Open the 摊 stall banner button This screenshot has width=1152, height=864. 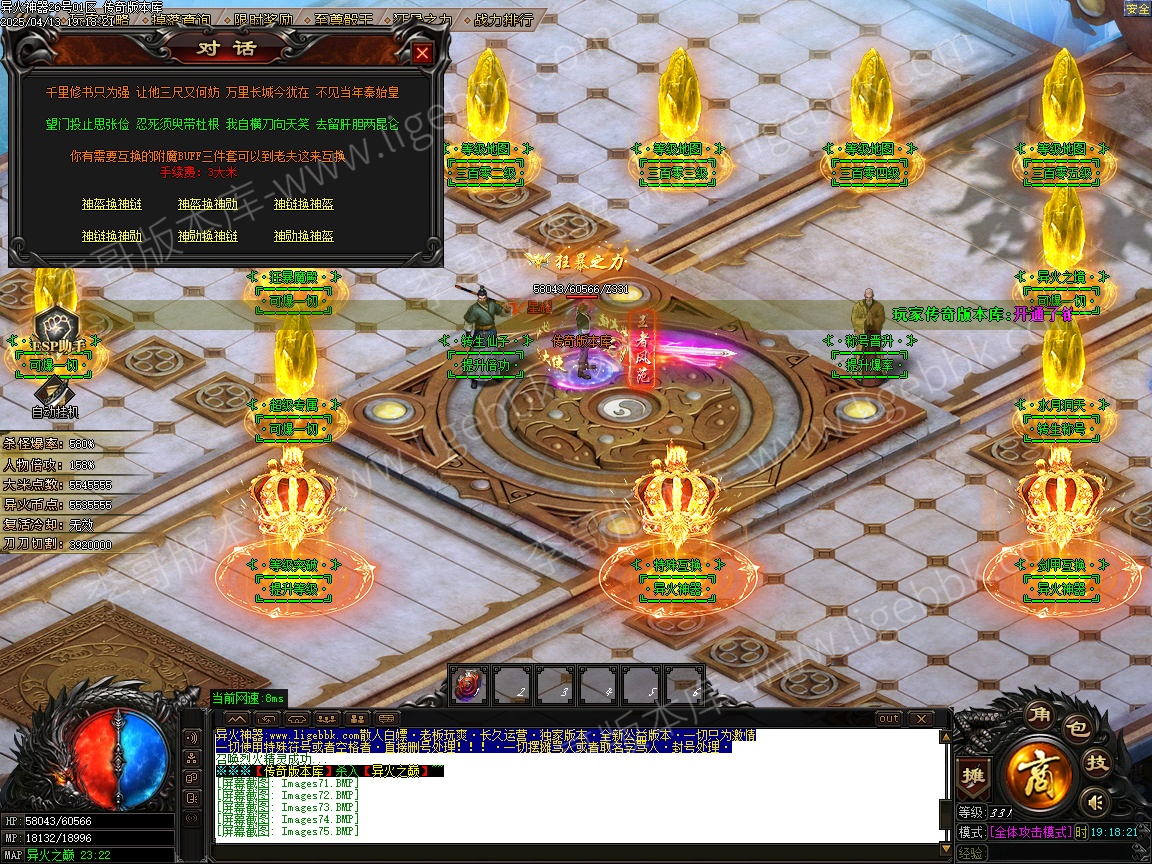971,775
